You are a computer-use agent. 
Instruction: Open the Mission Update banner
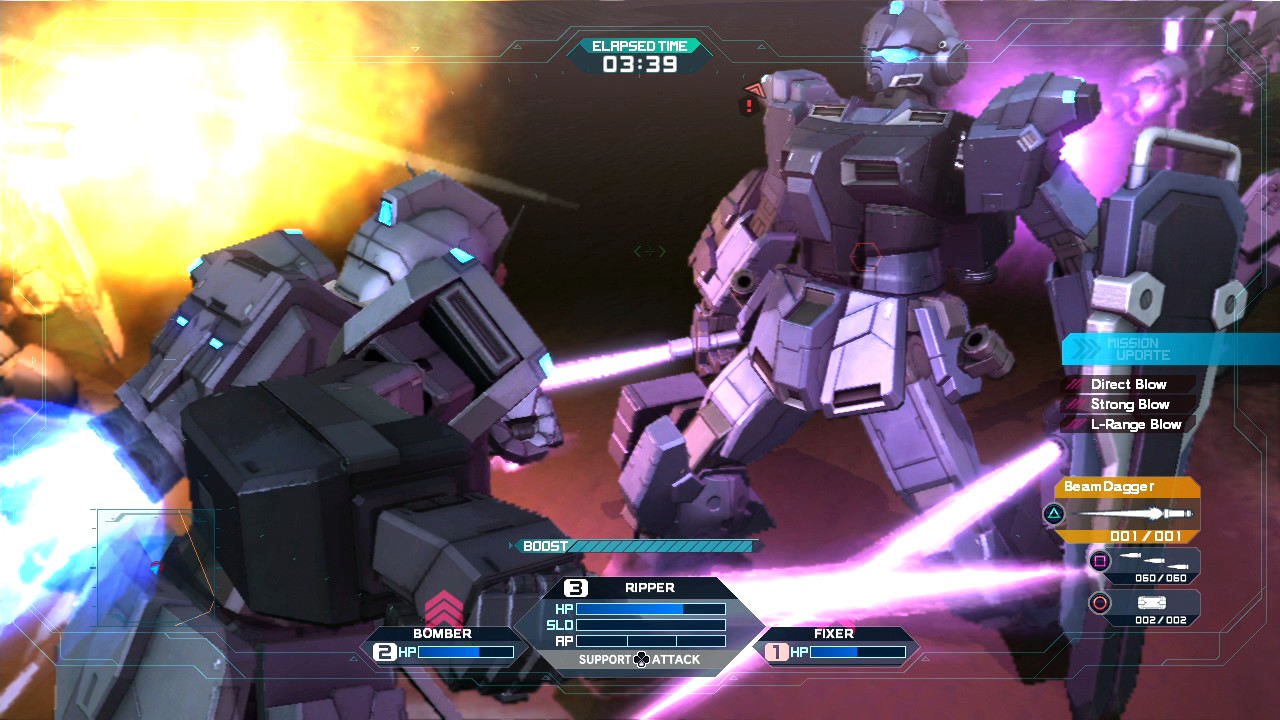tap(1170, 349)
